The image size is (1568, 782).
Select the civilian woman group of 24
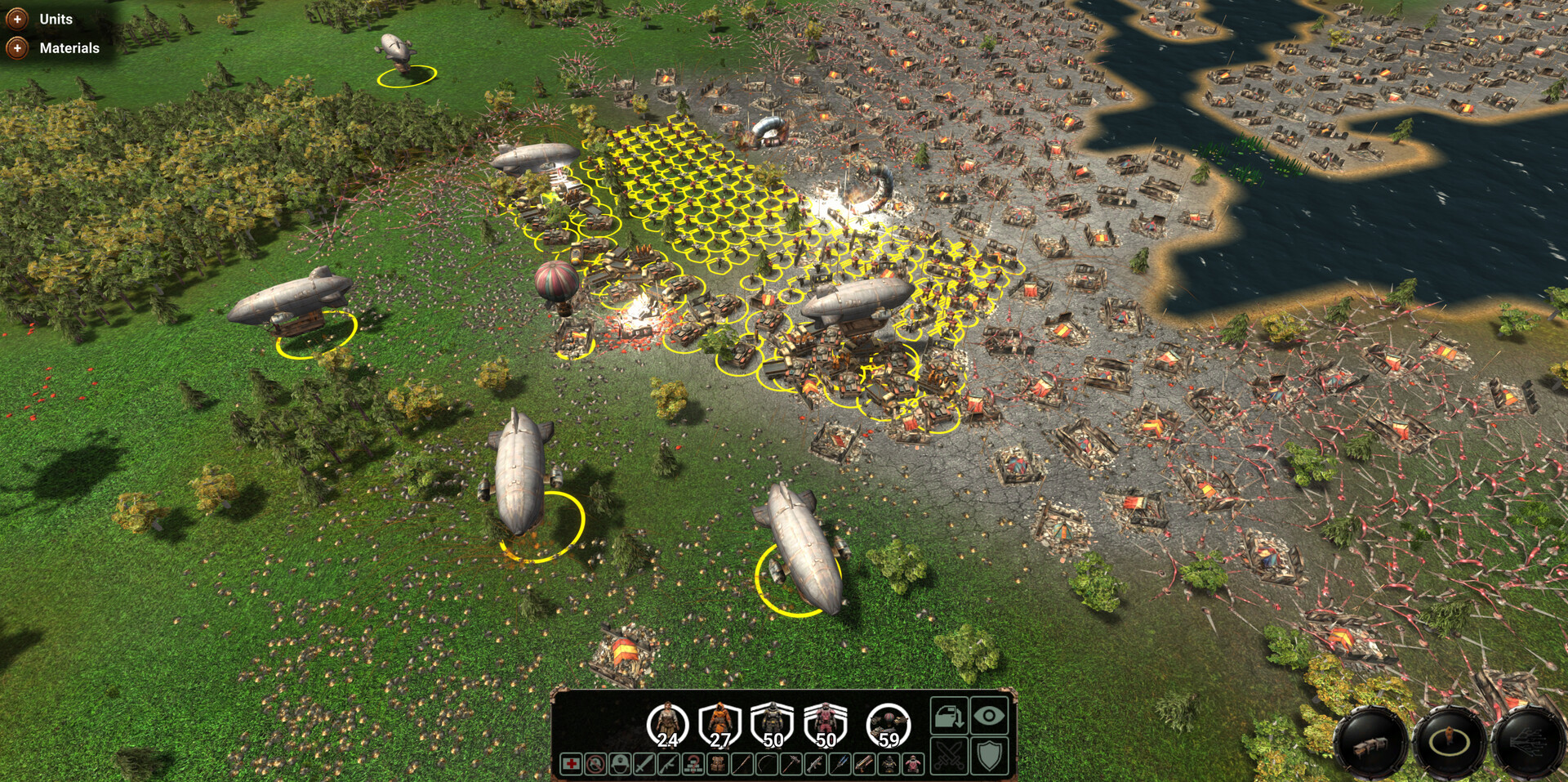tap(667, 726)
